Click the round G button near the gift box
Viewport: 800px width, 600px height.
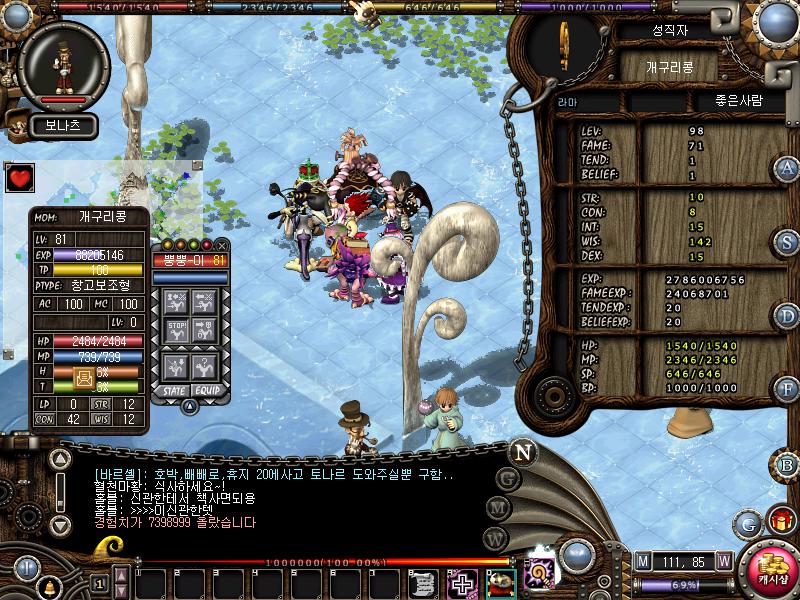[x=747, y=522]
